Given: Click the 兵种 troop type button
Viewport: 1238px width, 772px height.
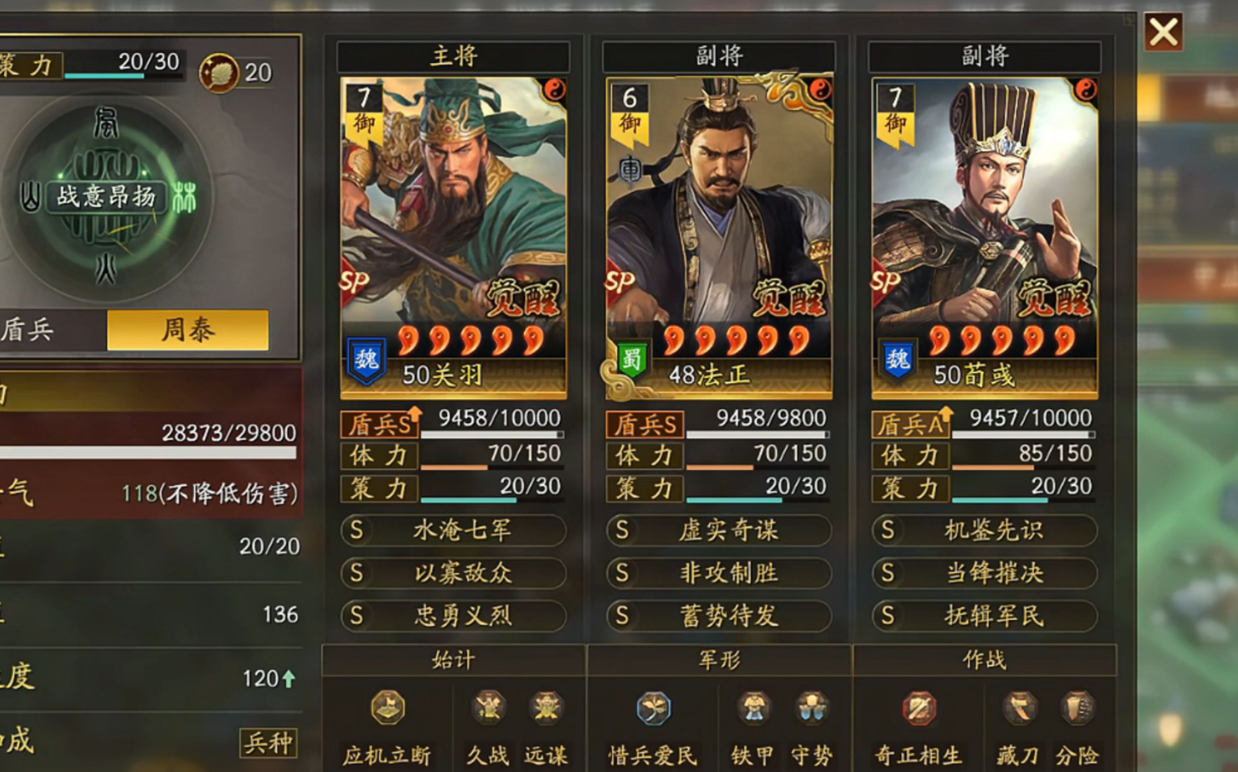Looking at the screenshot, I should (x=268, y=743).
